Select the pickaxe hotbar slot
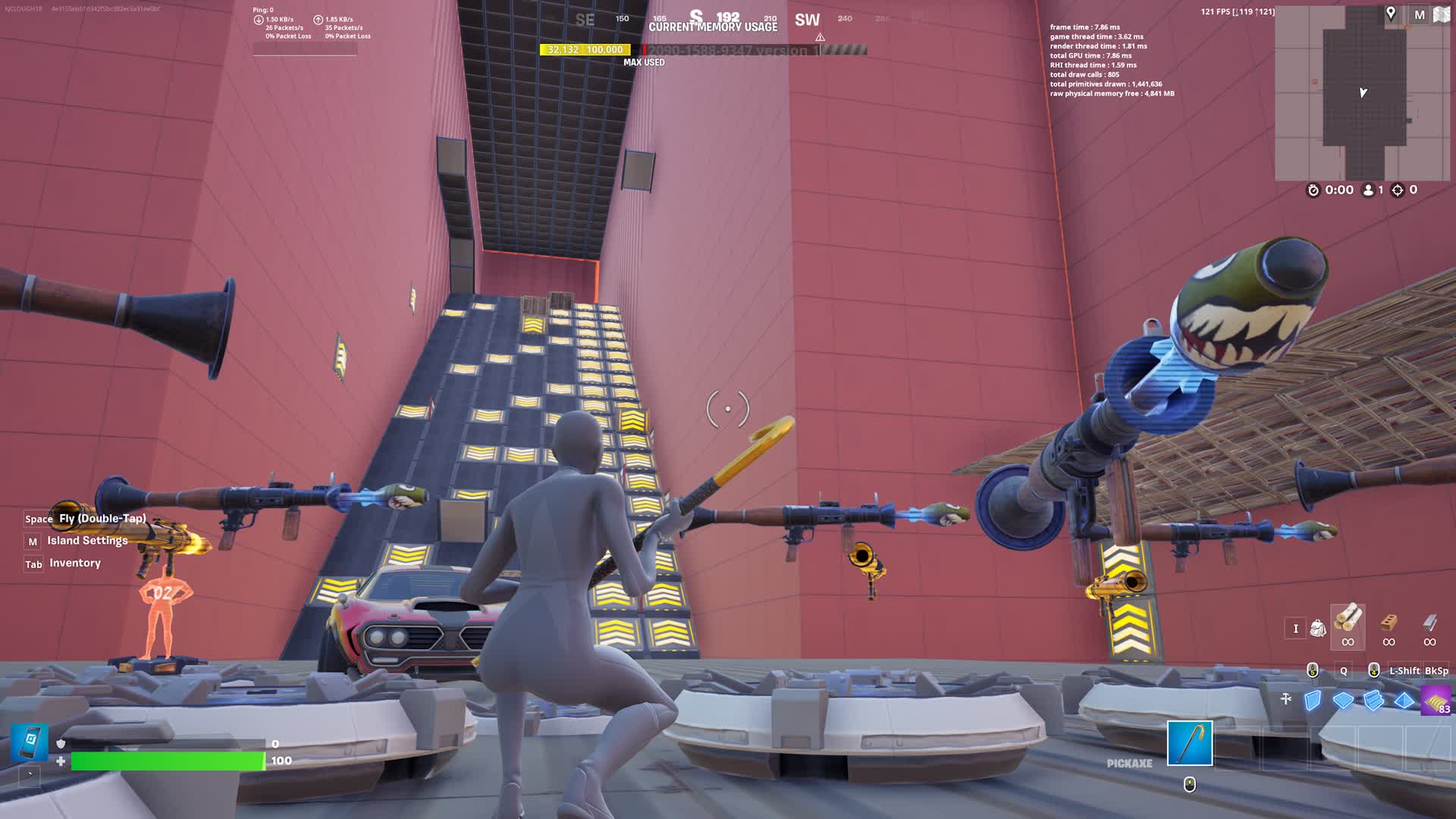The width and height of the screenshot is (1456, 819). [1189, 743]
